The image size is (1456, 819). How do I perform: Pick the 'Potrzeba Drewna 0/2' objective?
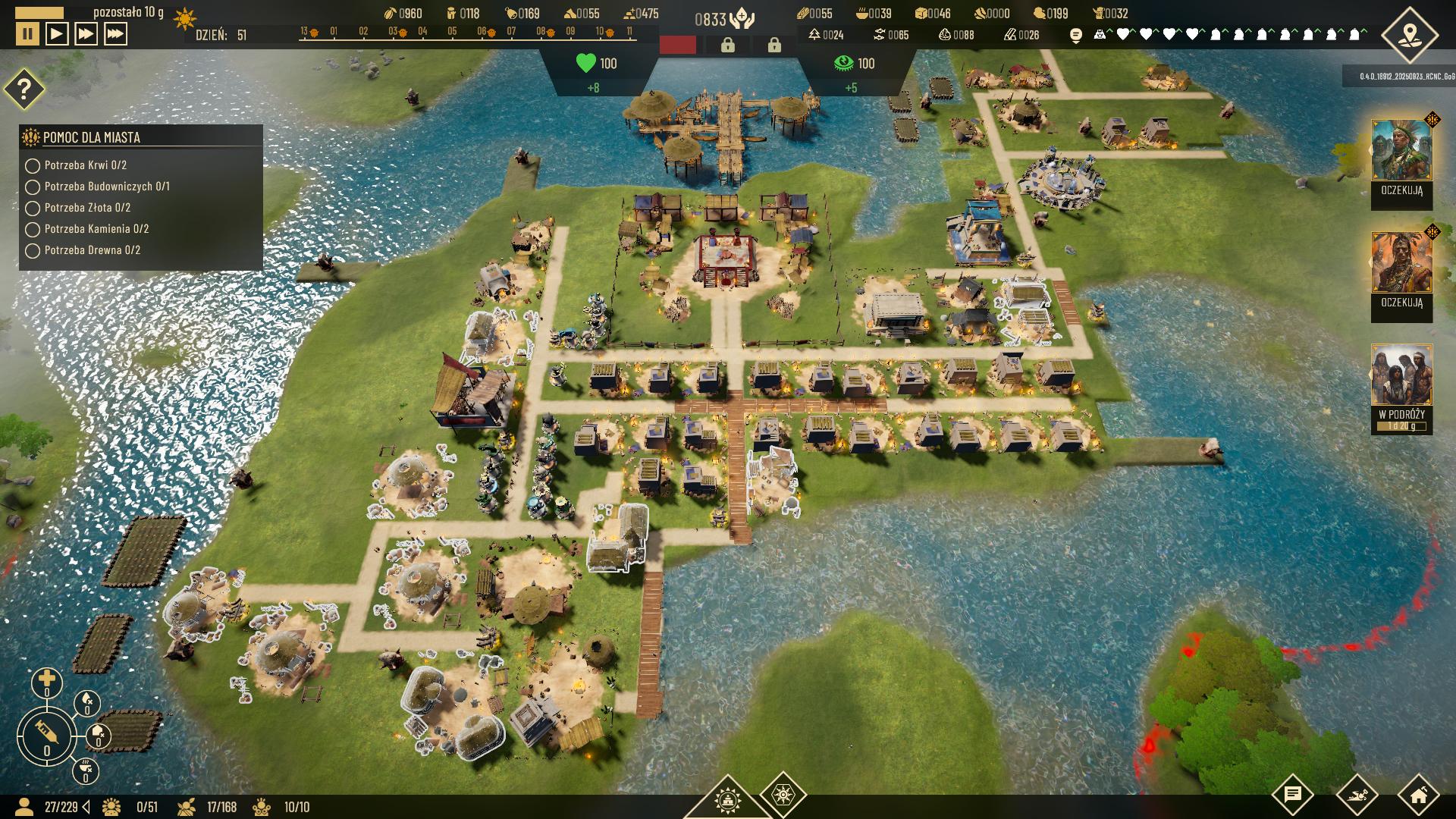coord(92,250)
